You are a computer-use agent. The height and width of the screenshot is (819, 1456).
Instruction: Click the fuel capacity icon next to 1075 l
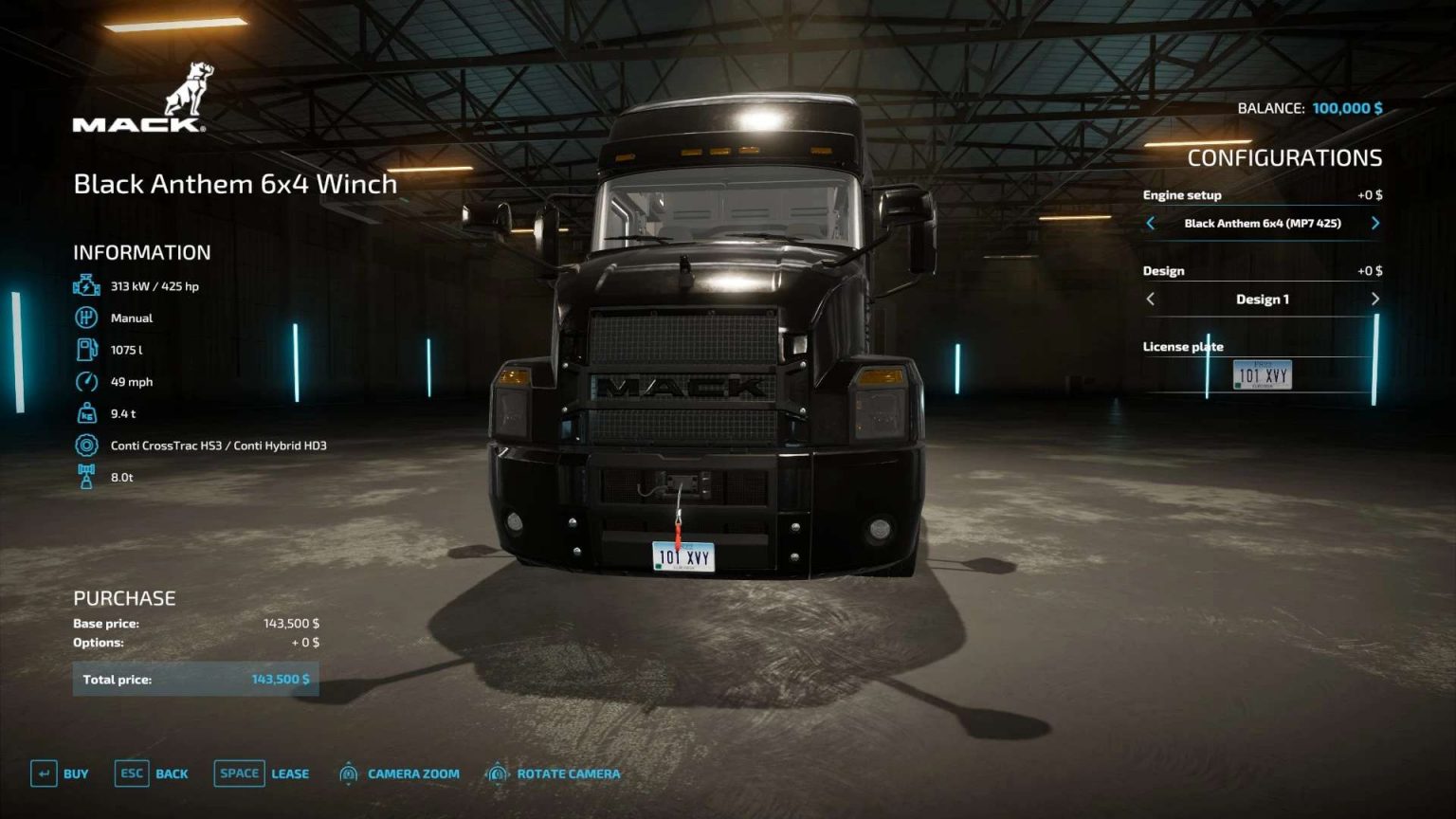[86, 349]
